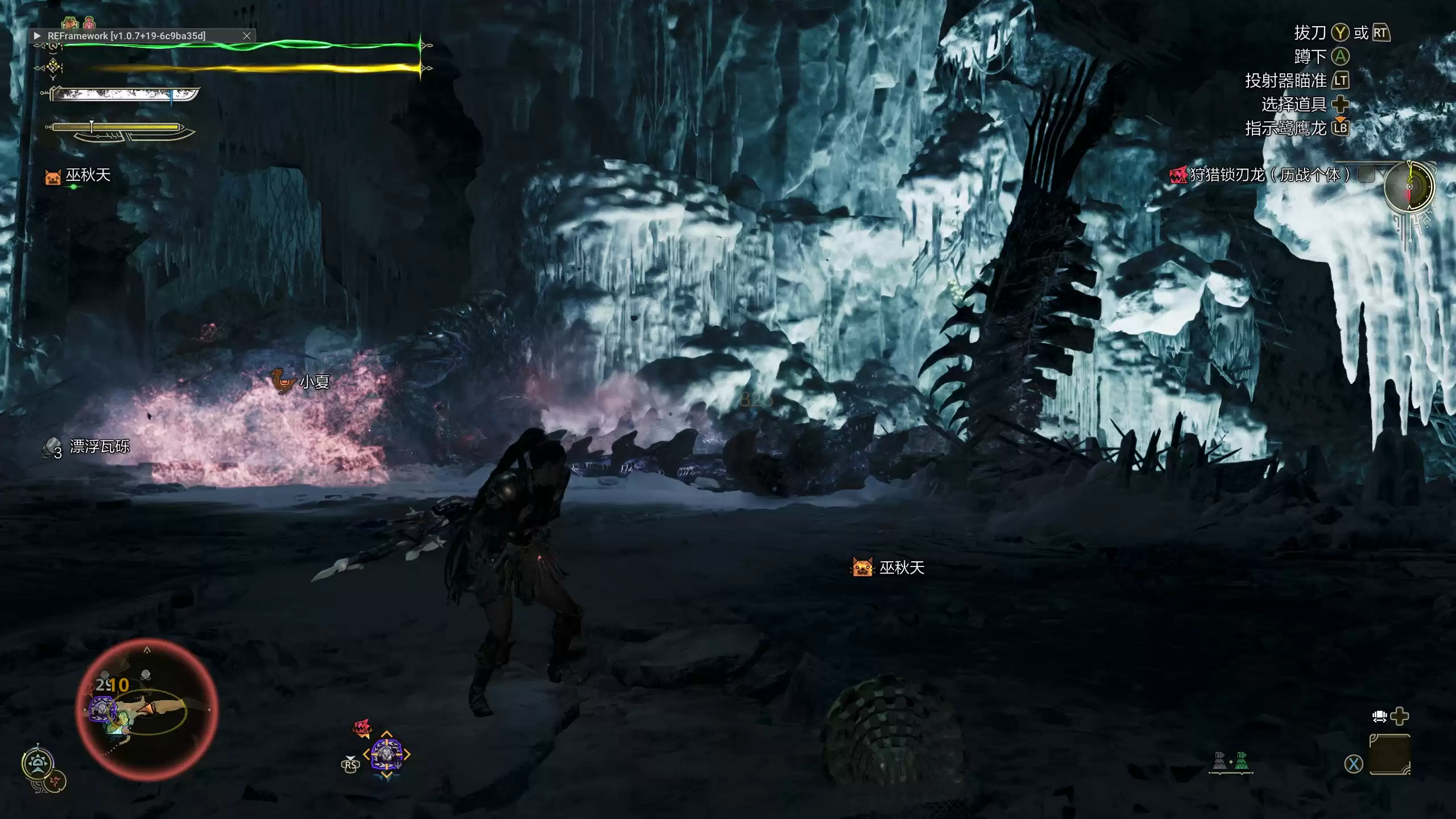Screen dimensions: 1456x819
Task: Select the empty item bar slot
Action: 1389,754
